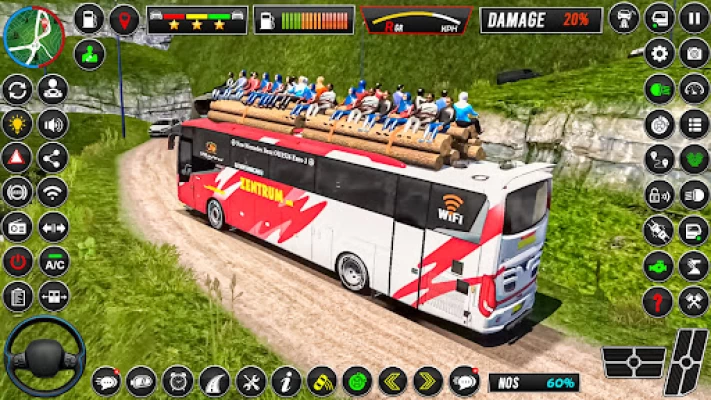Tap the fuel pump icon

pos(88,19)
